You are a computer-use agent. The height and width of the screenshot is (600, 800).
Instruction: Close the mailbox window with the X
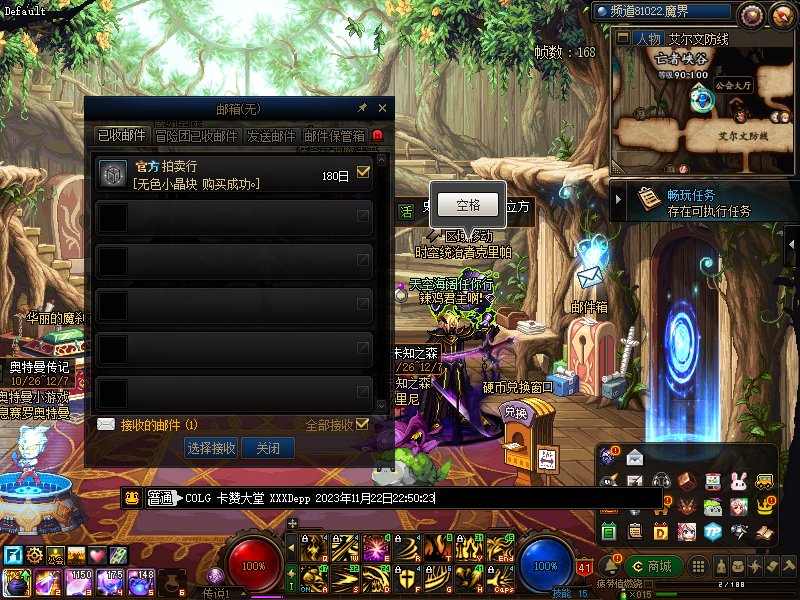point(382,108)
